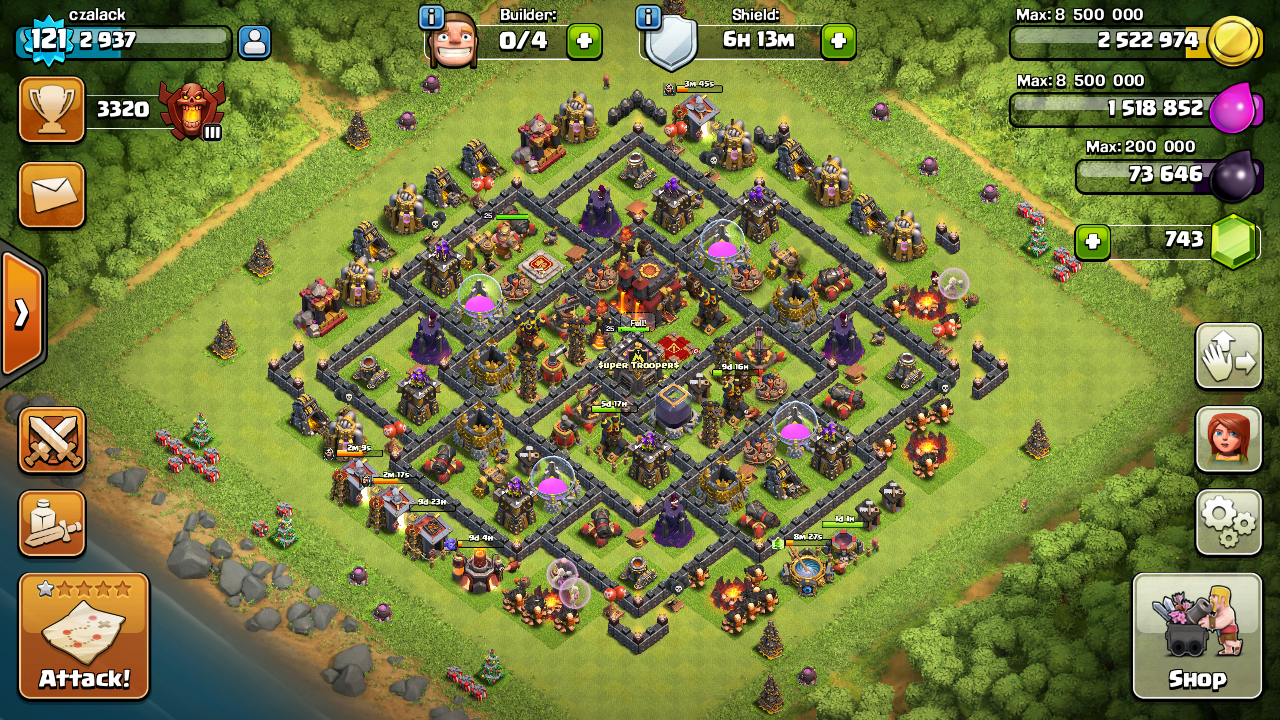Buy gems with the green plus

(x=1092, y=242)
